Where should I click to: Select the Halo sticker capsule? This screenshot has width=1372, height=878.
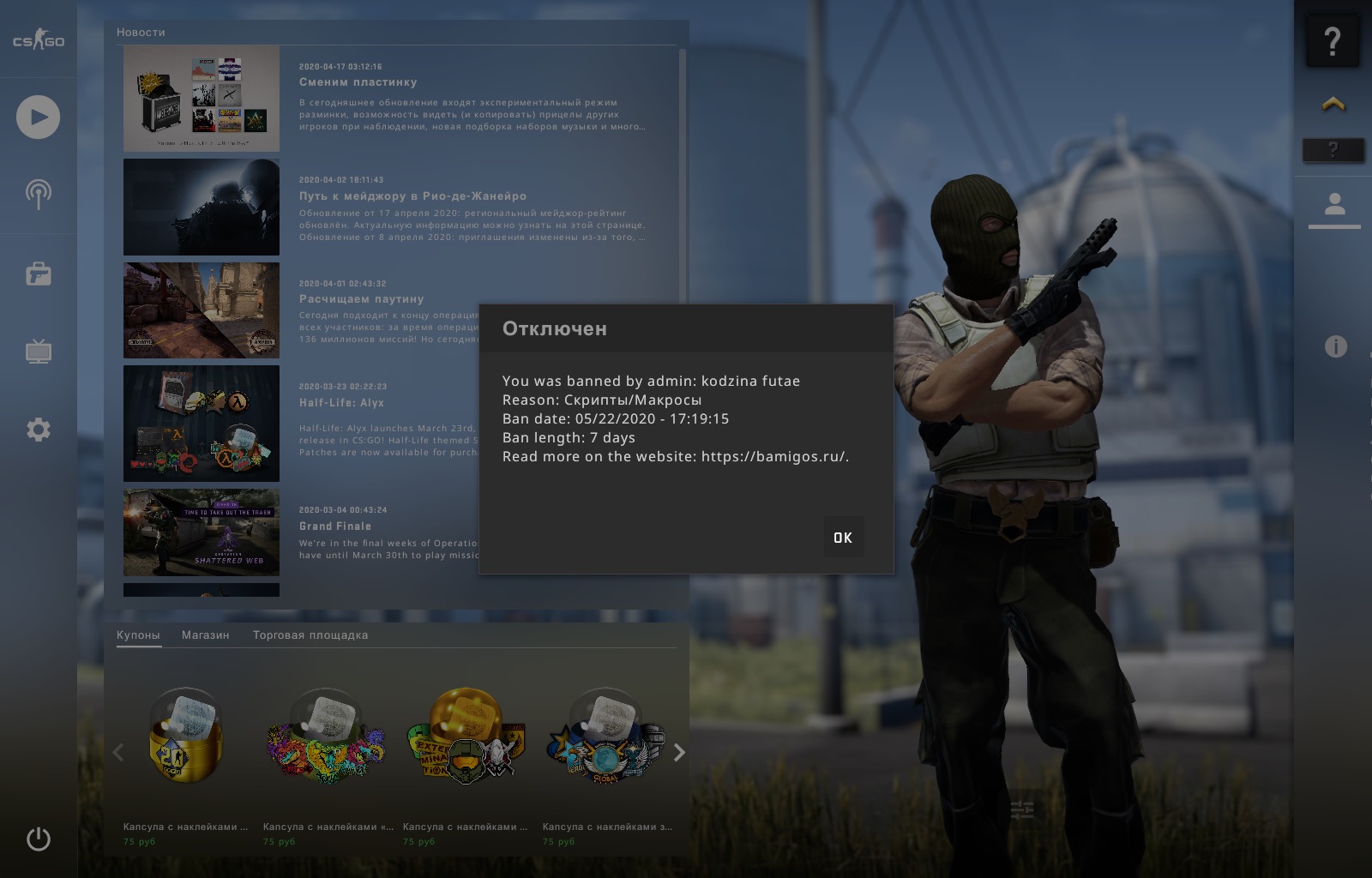pyautogui.click(x=464, y=737)
